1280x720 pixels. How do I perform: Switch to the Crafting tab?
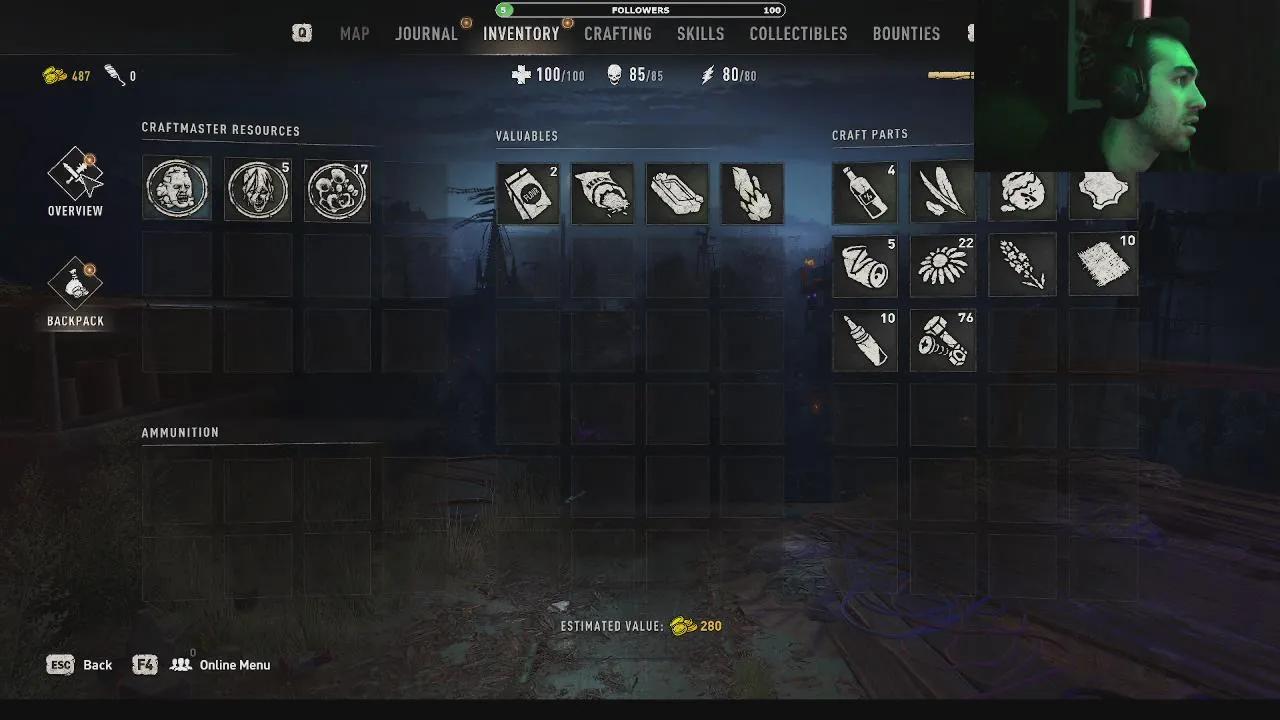pyautogui.click(x=618, y=33)
